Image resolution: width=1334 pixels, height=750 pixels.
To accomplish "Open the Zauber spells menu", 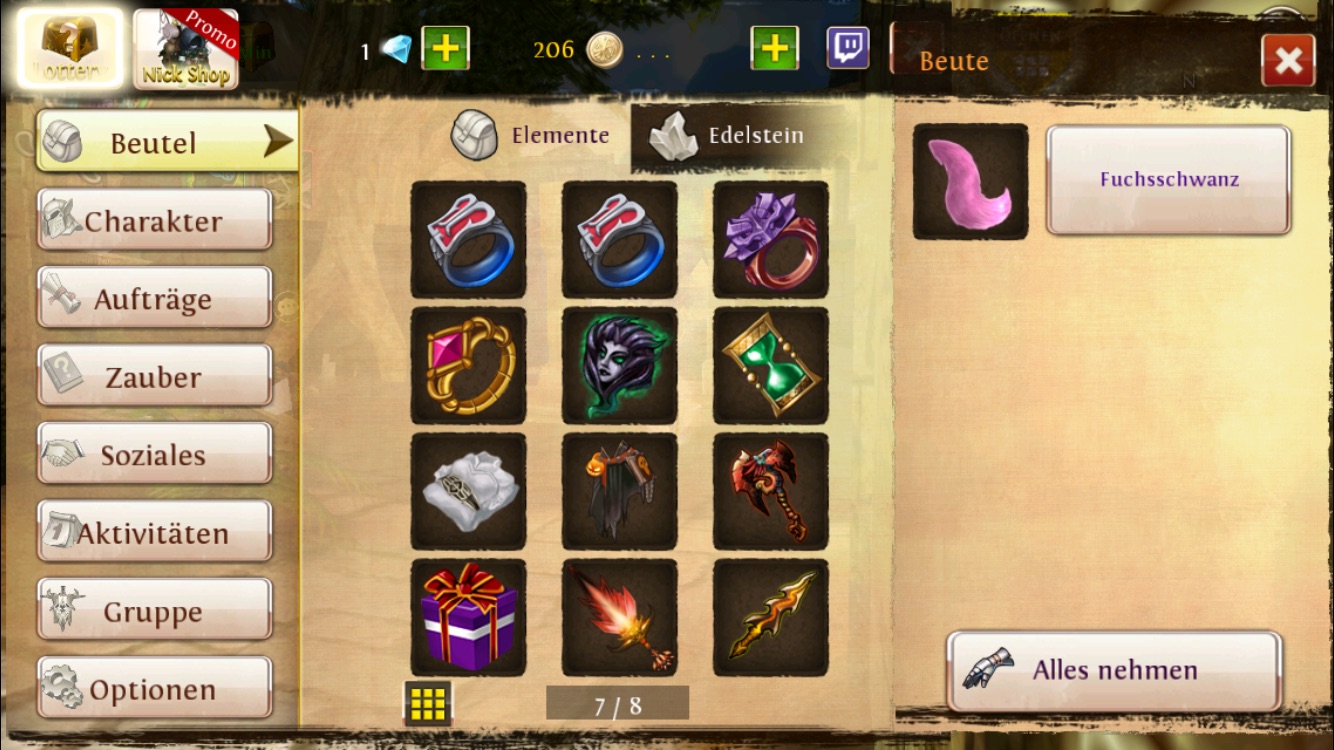I will tap(155, 376).
